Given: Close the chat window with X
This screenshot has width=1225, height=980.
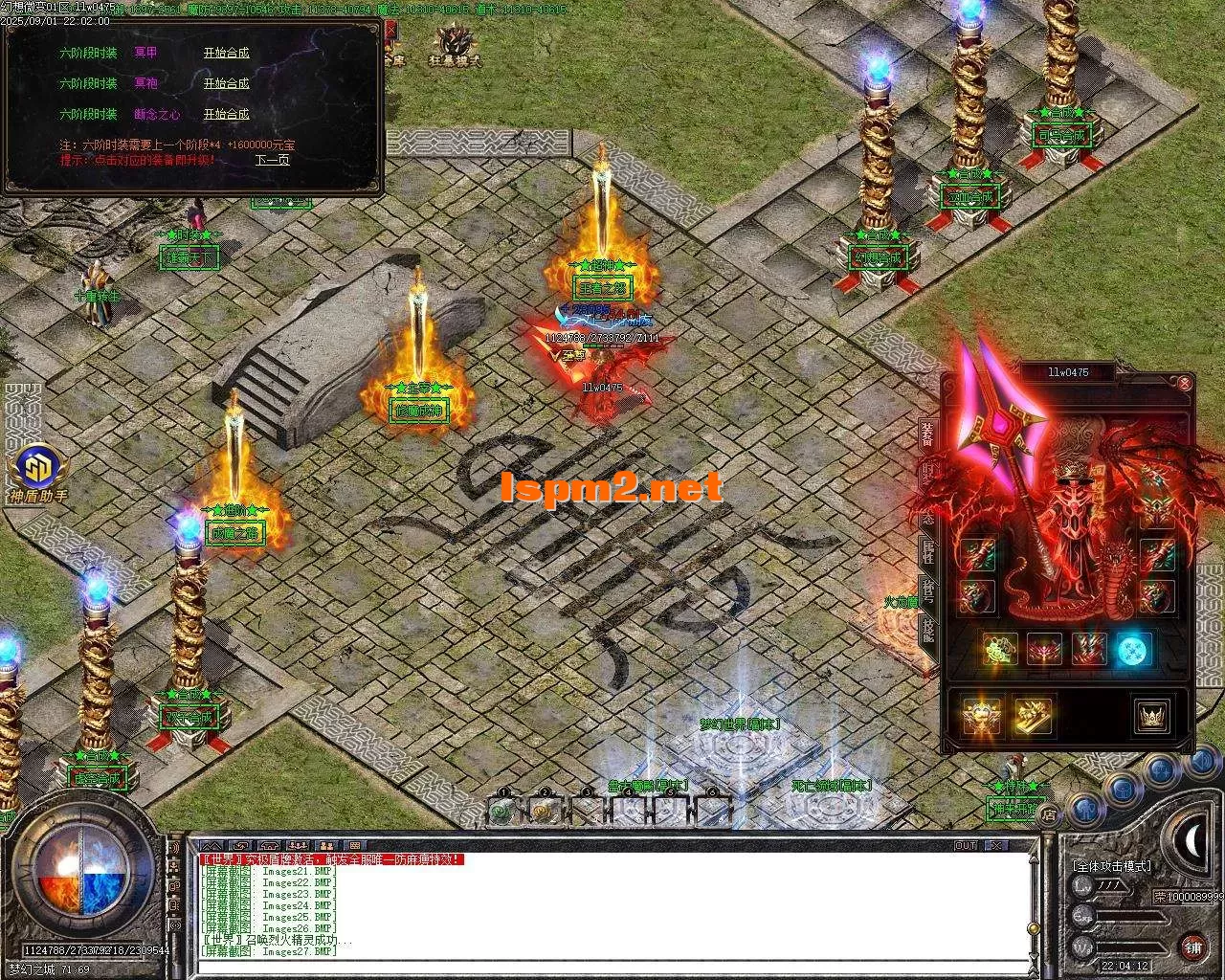Looking at the screenshot, I should tap(996, 846).
